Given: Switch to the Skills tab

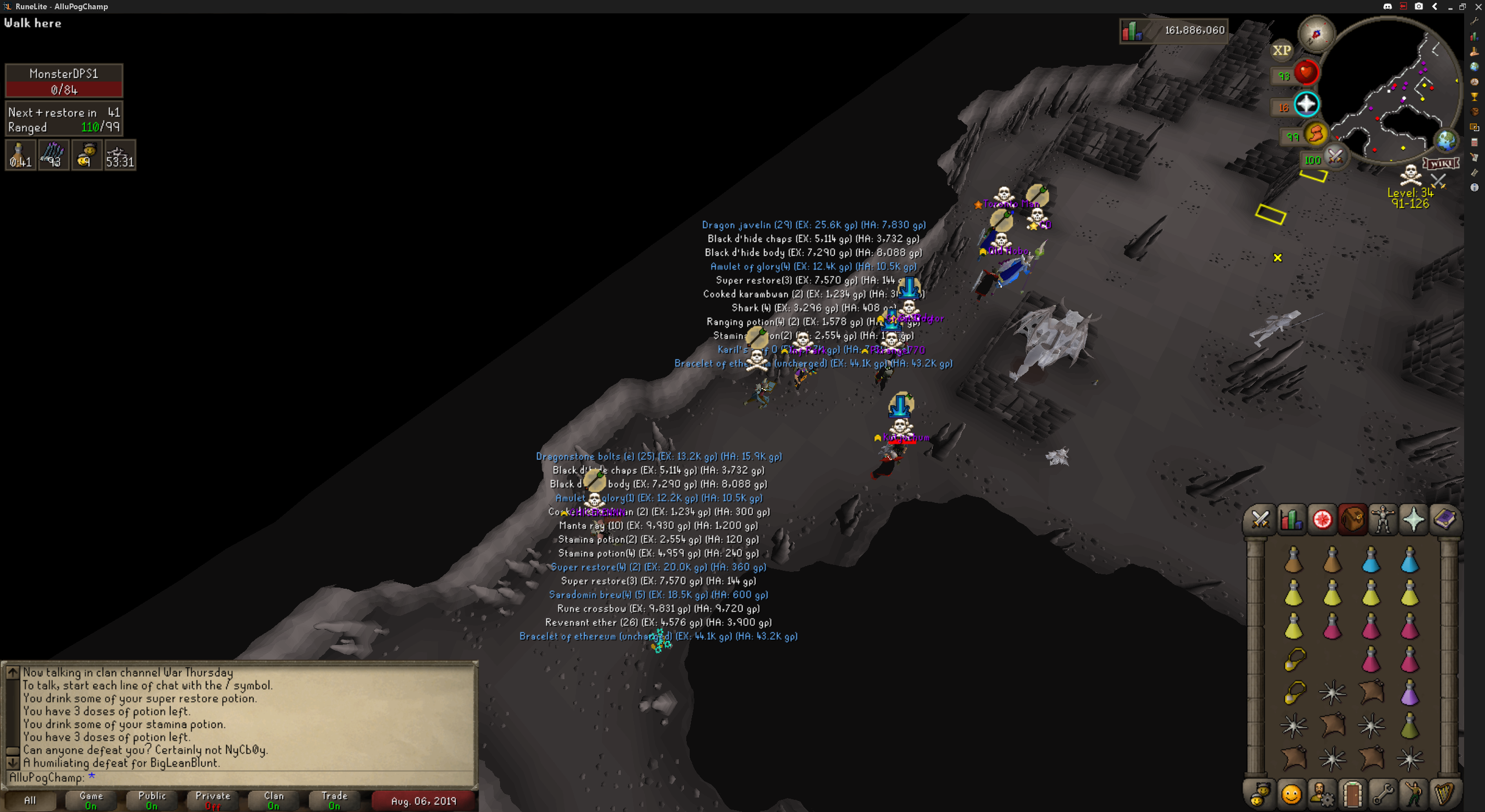Looking at the screenshot, I should (x=1291, y=519).
